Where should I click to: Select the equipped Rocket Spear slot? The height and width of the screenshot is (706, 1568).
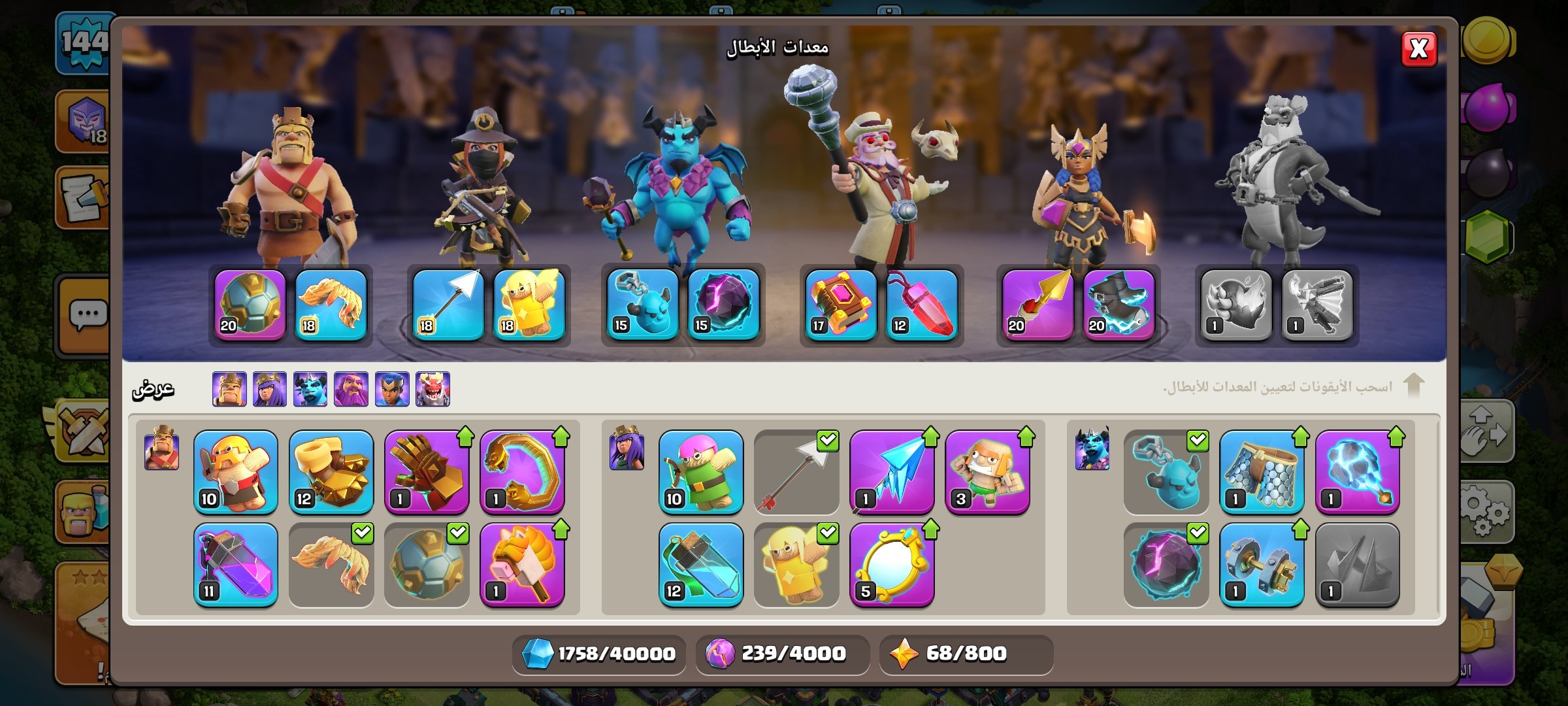(1037, 305)
